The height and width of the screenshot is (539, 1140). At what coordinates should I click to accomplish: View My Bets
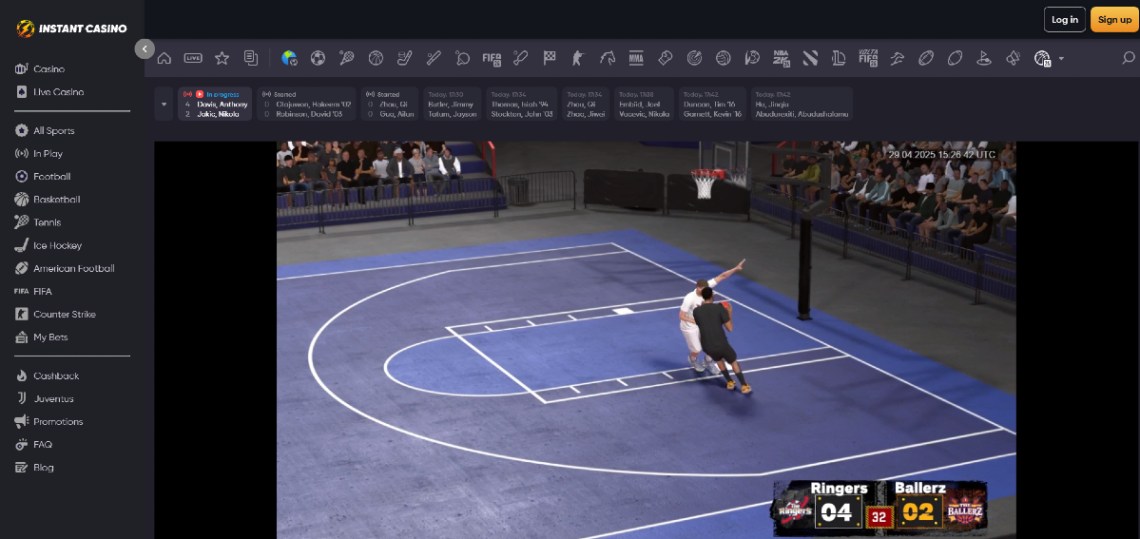[x=50, y=338]
